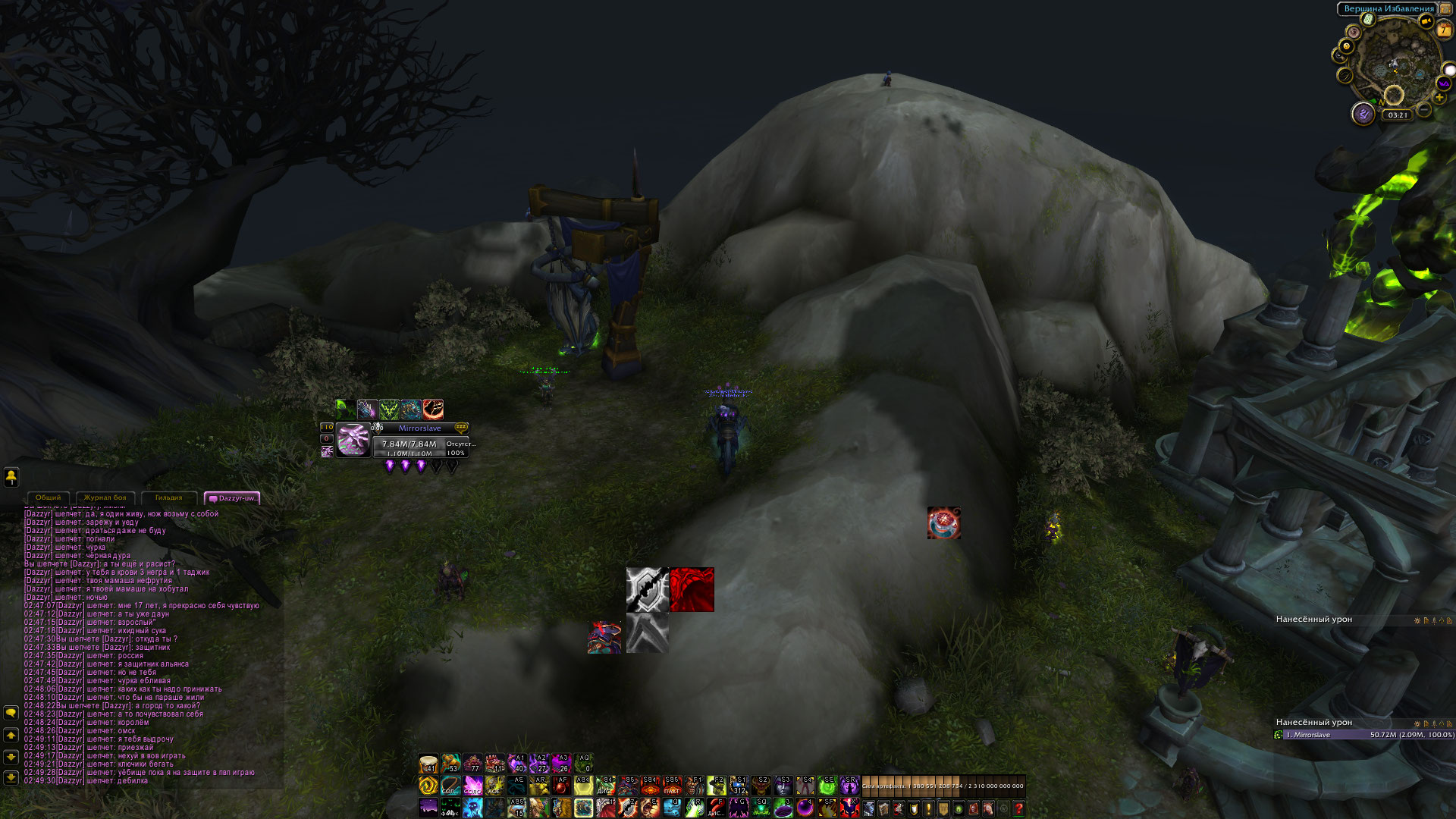1456x819 pixels.
Task: Click the chat speech bubble button
Action: [x=11, y=713]
